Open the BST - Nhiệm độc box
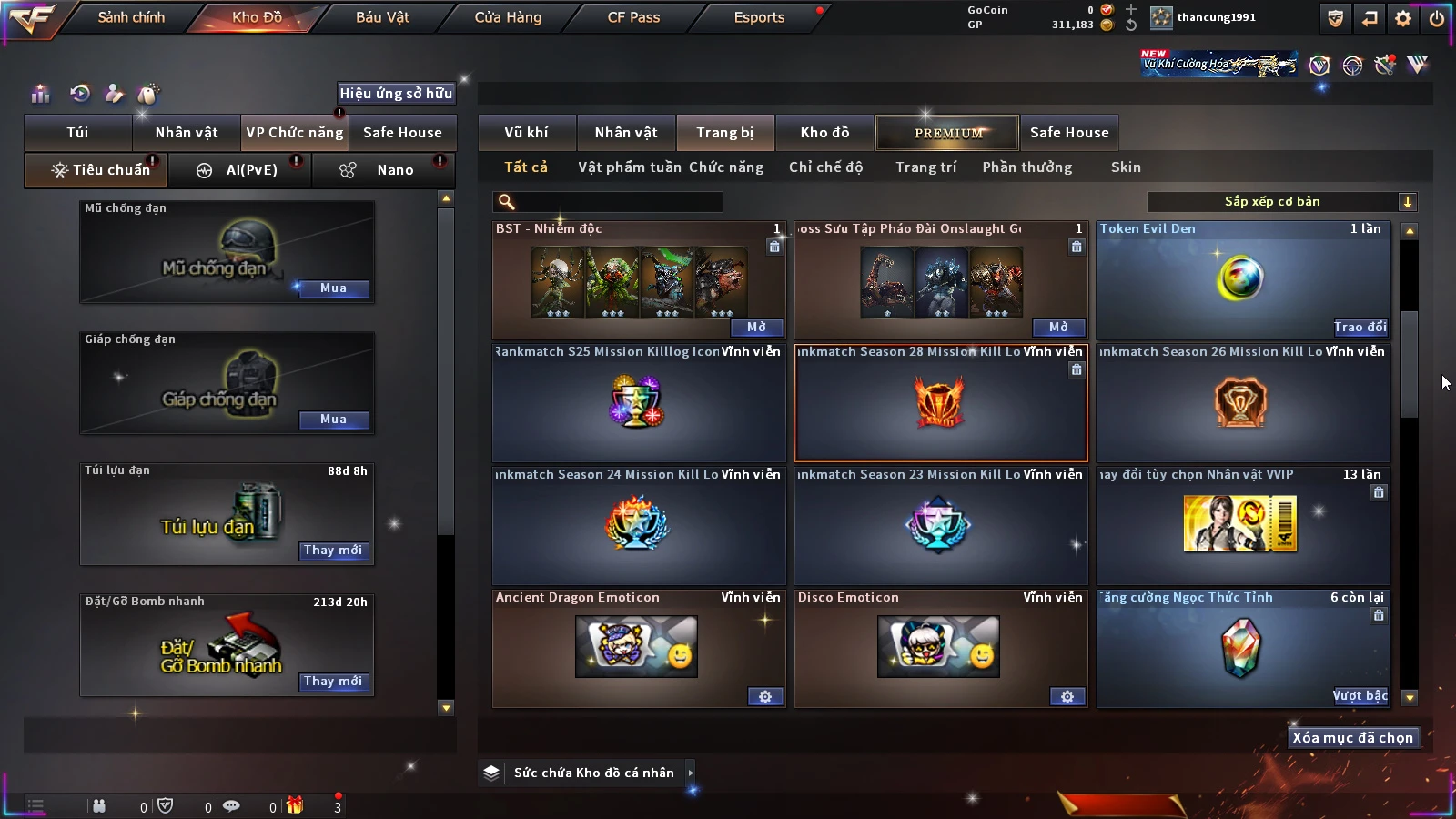Image resolution: width=1456 pixels, height=819 pixels. (x=756, y=328)
